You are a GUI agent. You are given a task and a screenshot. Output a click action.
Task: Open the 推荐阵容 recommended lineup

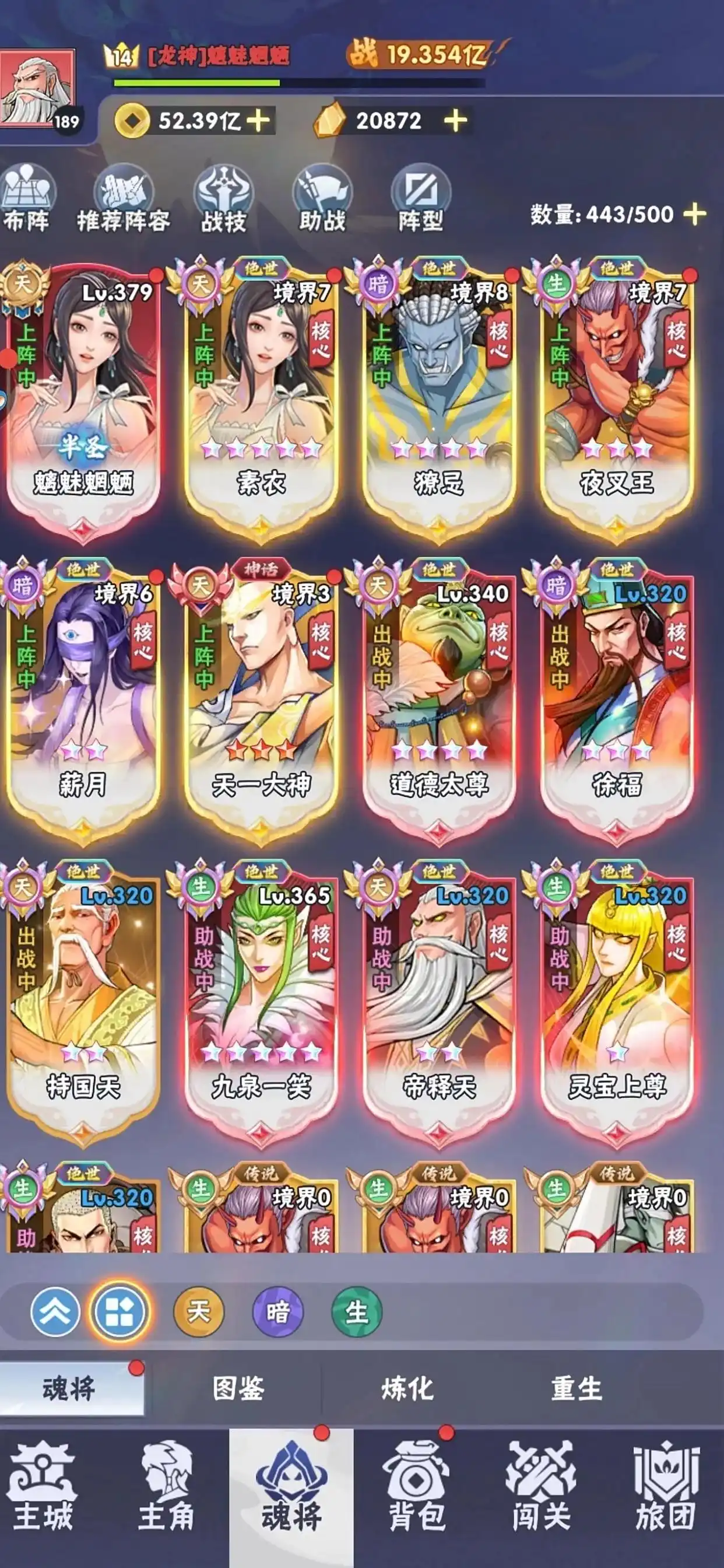(x=124, y=199)
